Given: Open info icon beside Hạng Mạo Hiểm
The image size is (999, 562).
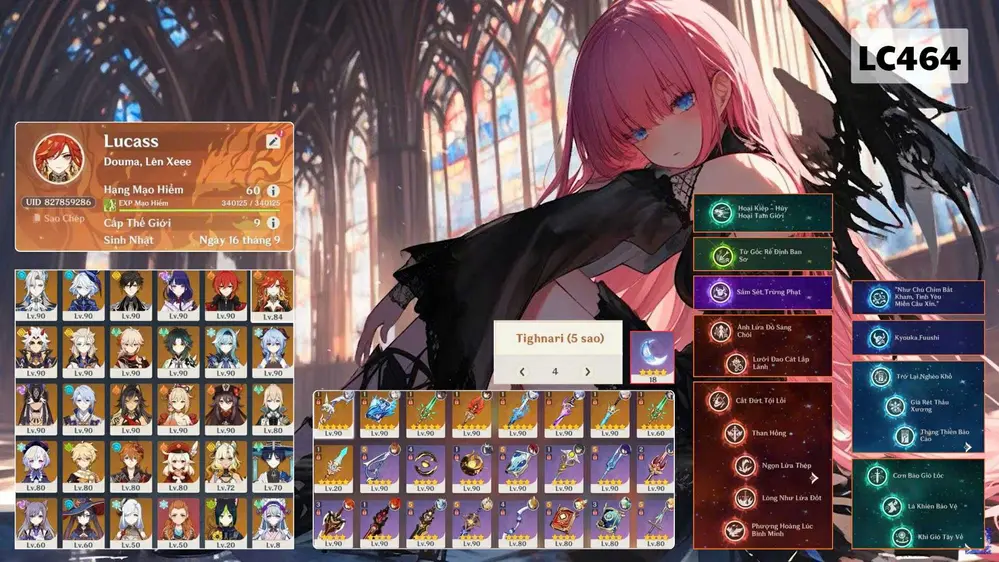Looking at the screenshot, I should tap(273, 190).
